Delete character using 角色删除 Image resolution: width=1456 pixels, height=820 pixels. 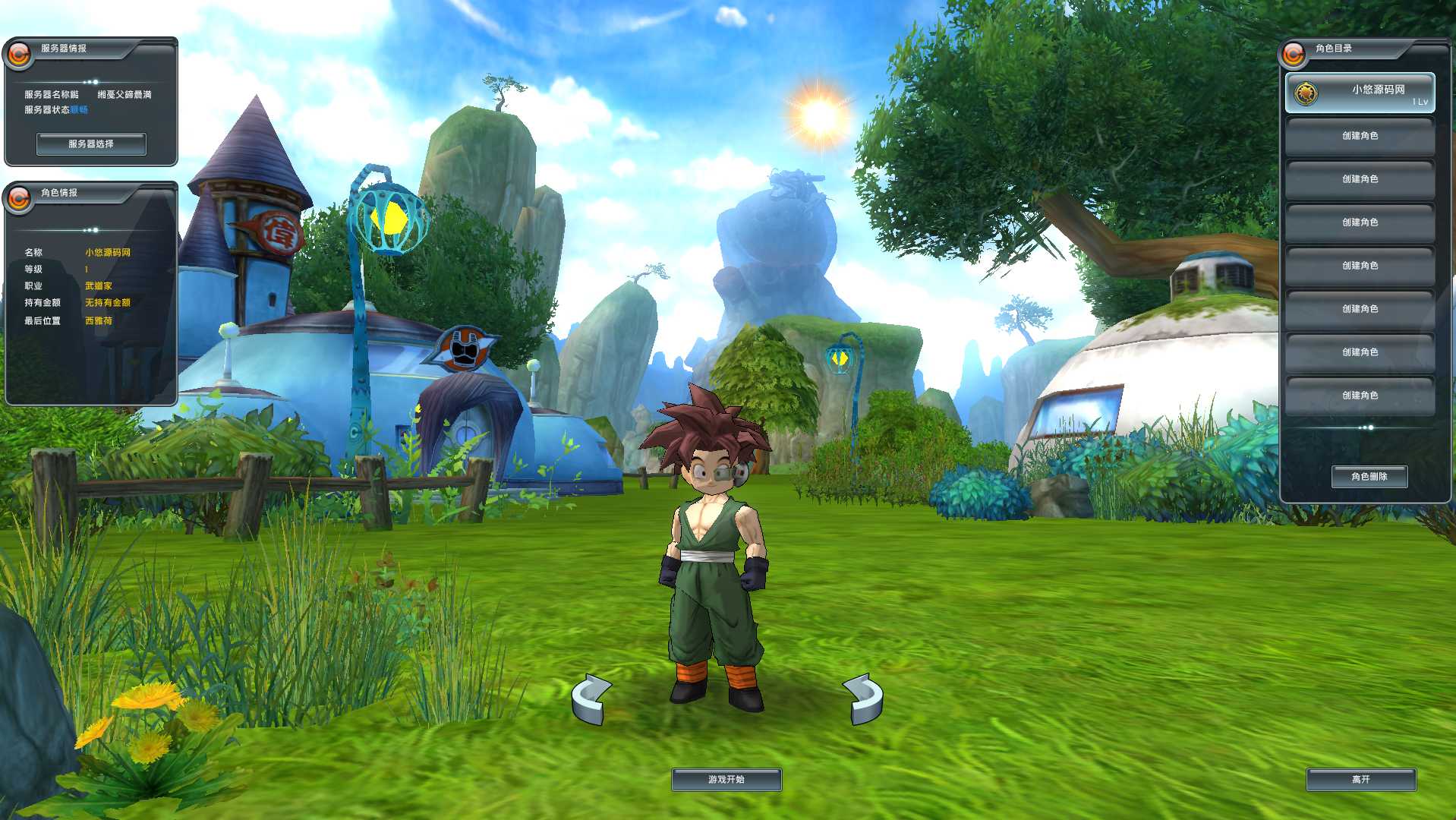(1369, 477)
